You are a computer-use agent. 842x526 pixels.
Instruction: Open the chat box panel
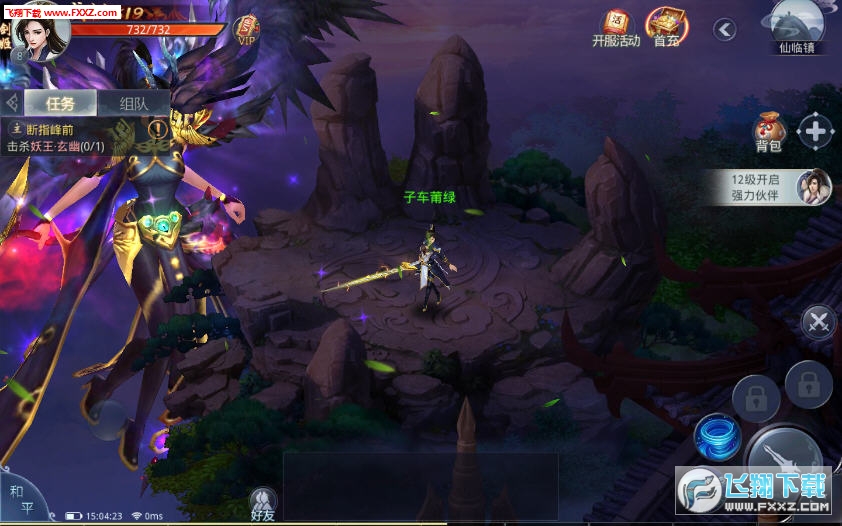[420, 485]
